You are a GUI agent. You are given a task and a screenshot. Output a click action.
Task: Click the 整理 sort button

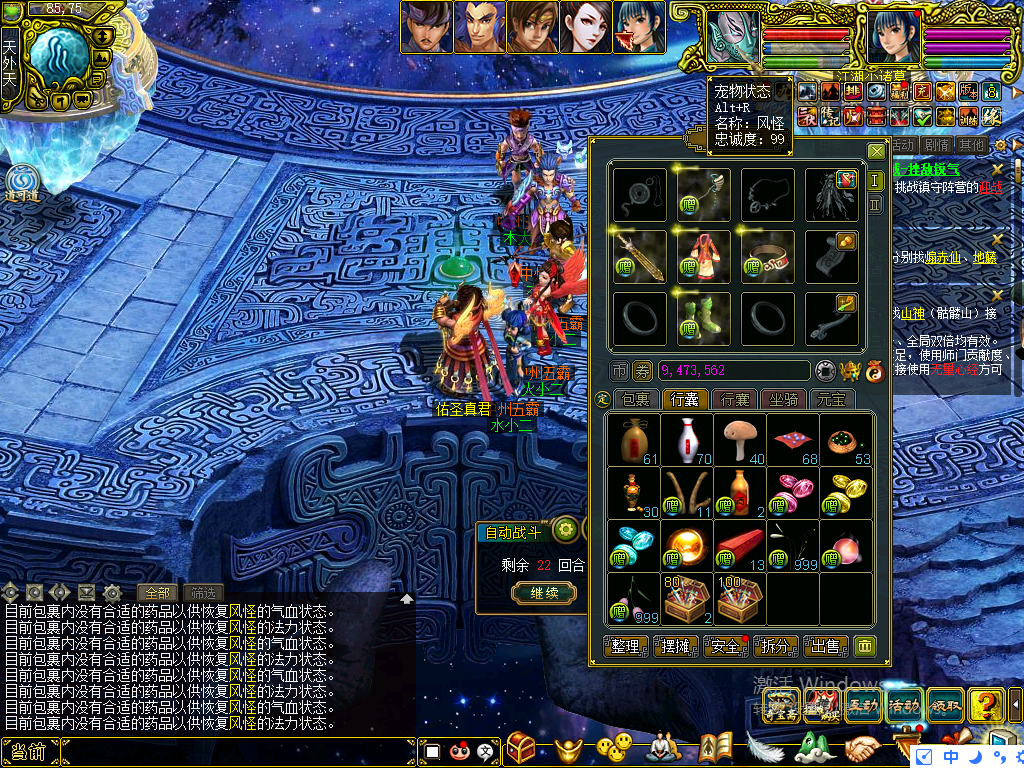click(x=627, y=646)
